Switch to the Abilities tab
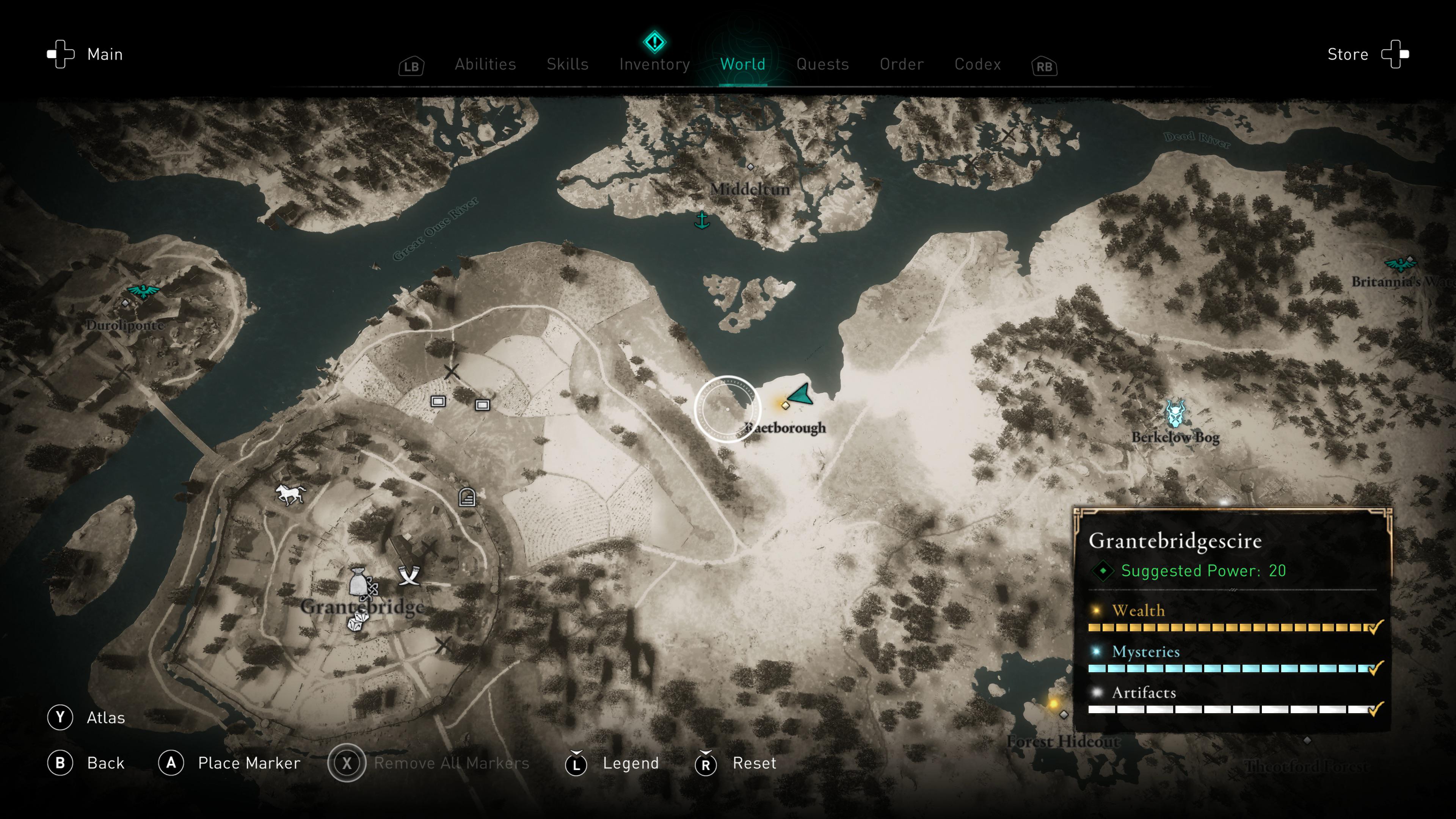1456x819 pixels. point(485,64)
